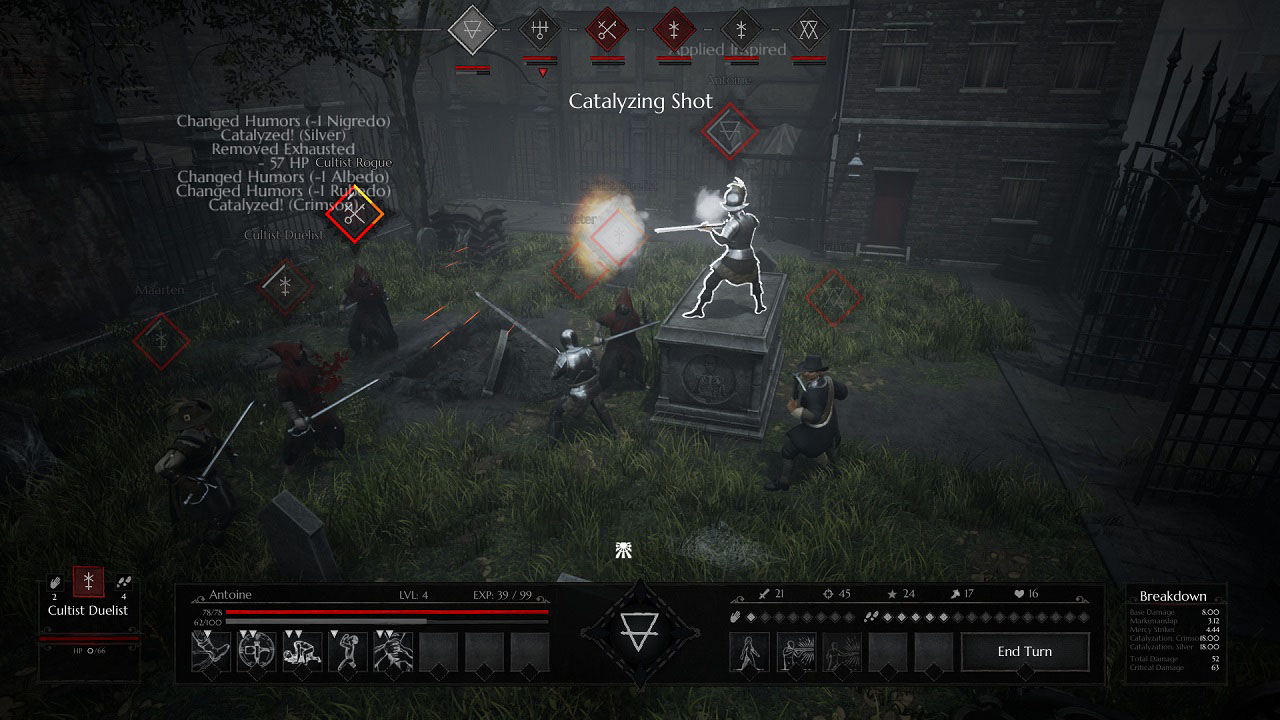Image resolution: width=1280 pixels, height=720 pixels.
Task: Click Antoine's diamond in the turn order bar
Action: [471, 31]
